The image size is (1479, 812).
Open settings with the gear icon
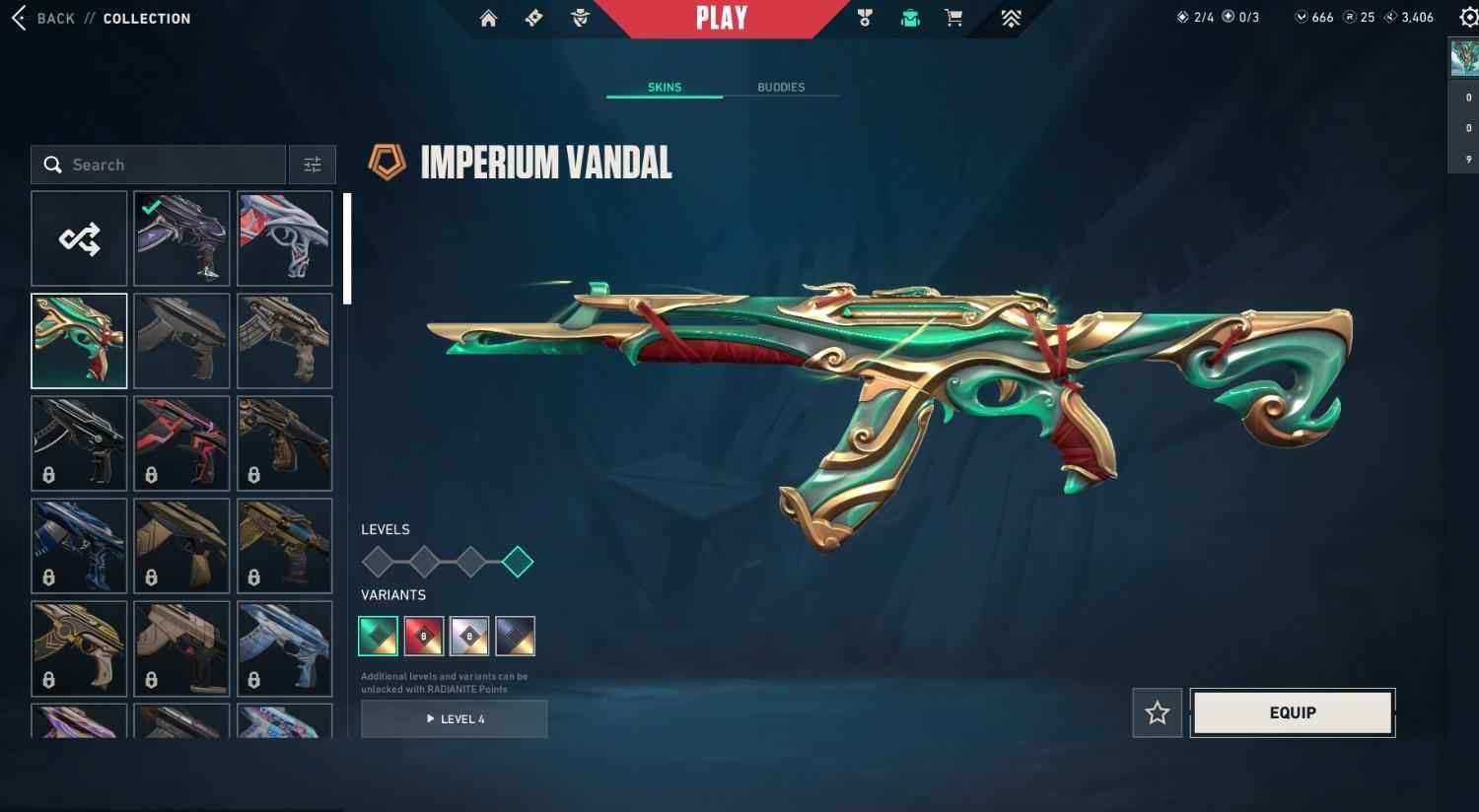pyautogui.click(x=1468, y=18)
